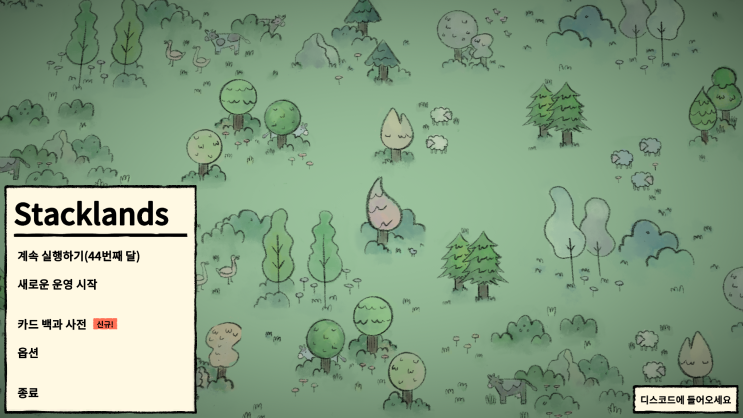Viewport: 743px width, 418px height.
Task: Continue the run at Moon 44
Action: [x=78, y=256]
